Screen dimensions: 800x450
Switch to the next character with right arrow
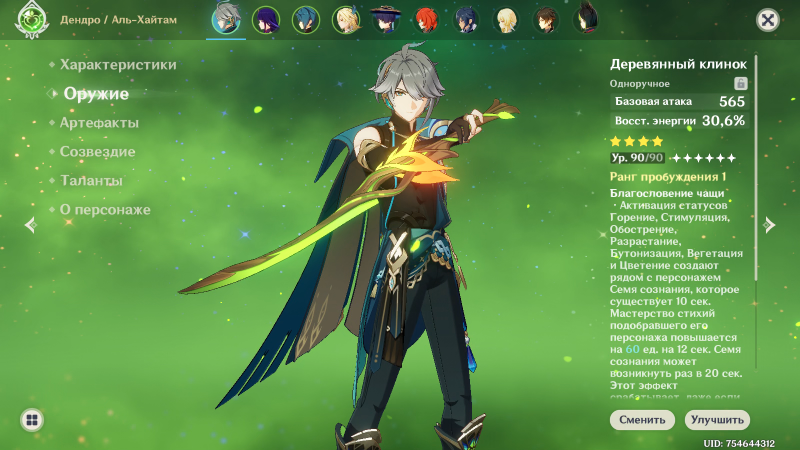pos(769,224)
